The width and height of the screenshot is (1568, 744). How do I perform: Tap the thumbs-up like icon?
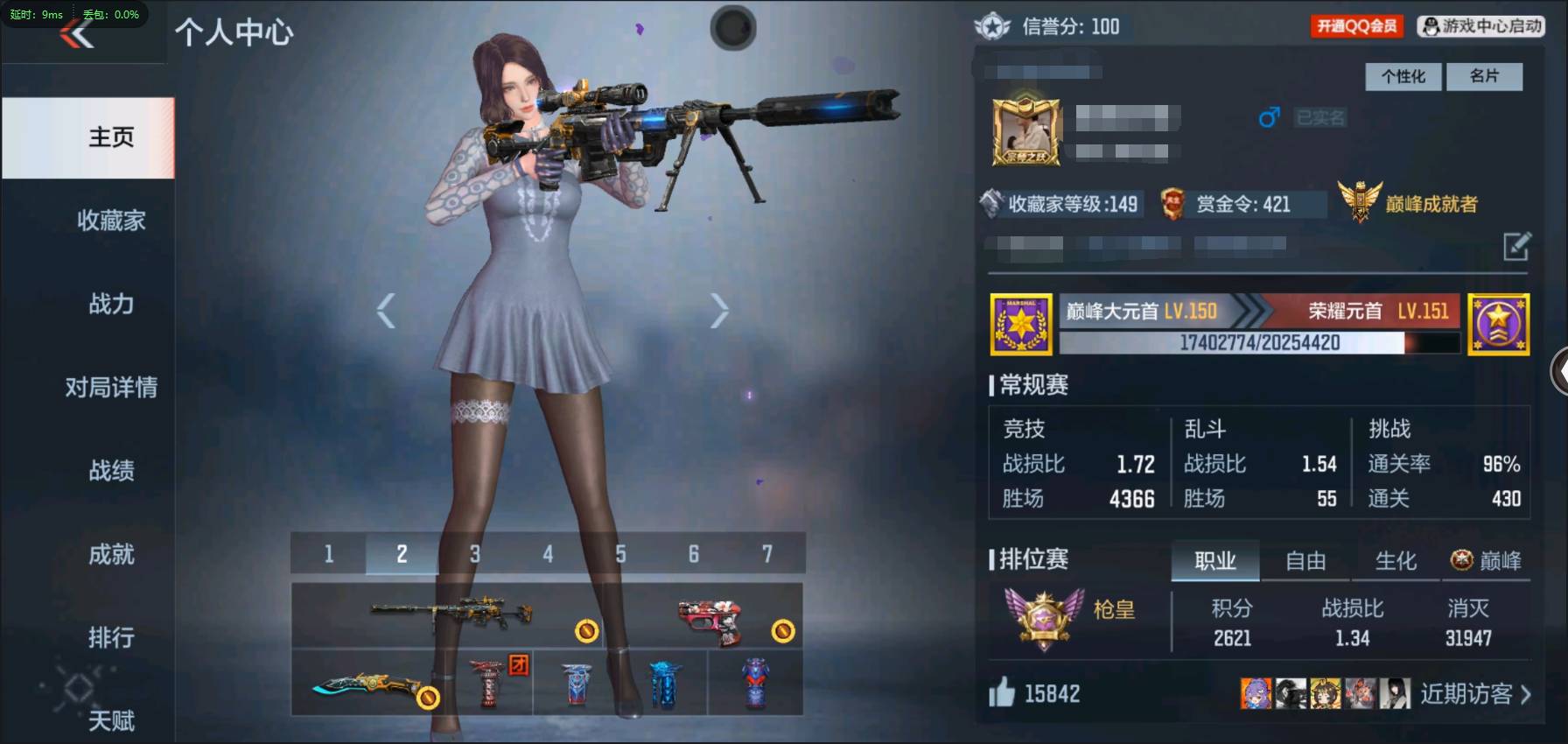1004,691
